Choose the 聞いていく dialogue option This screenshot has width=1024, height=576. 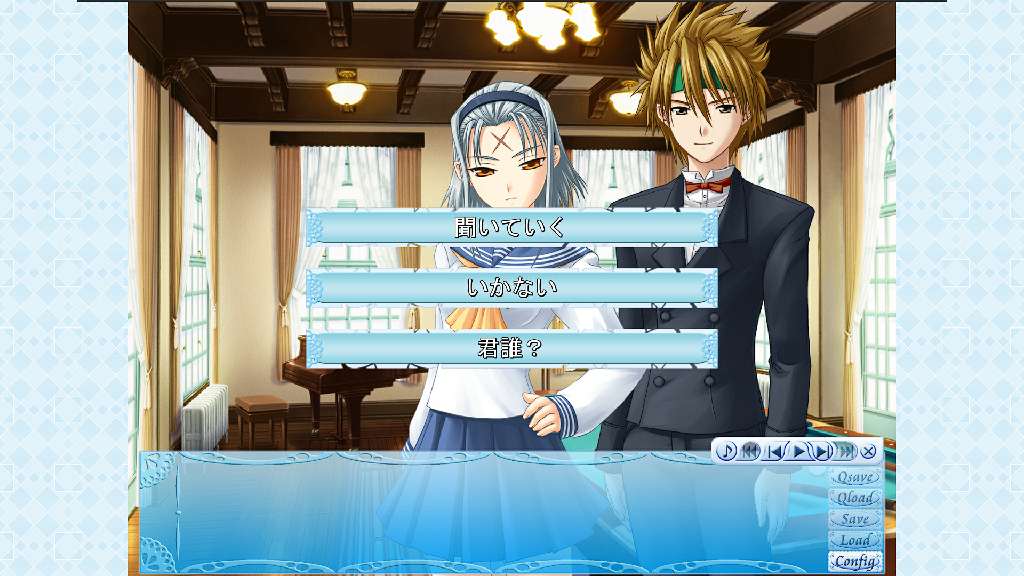pyautogui.click(x=511, y=227)
